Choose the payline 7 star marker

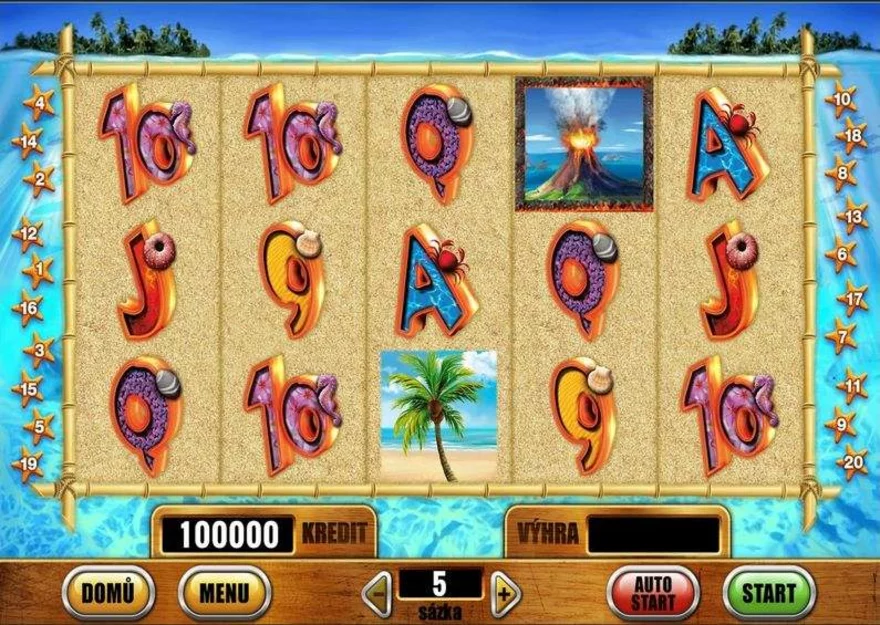pyautogui.click(x=841, y=336)
